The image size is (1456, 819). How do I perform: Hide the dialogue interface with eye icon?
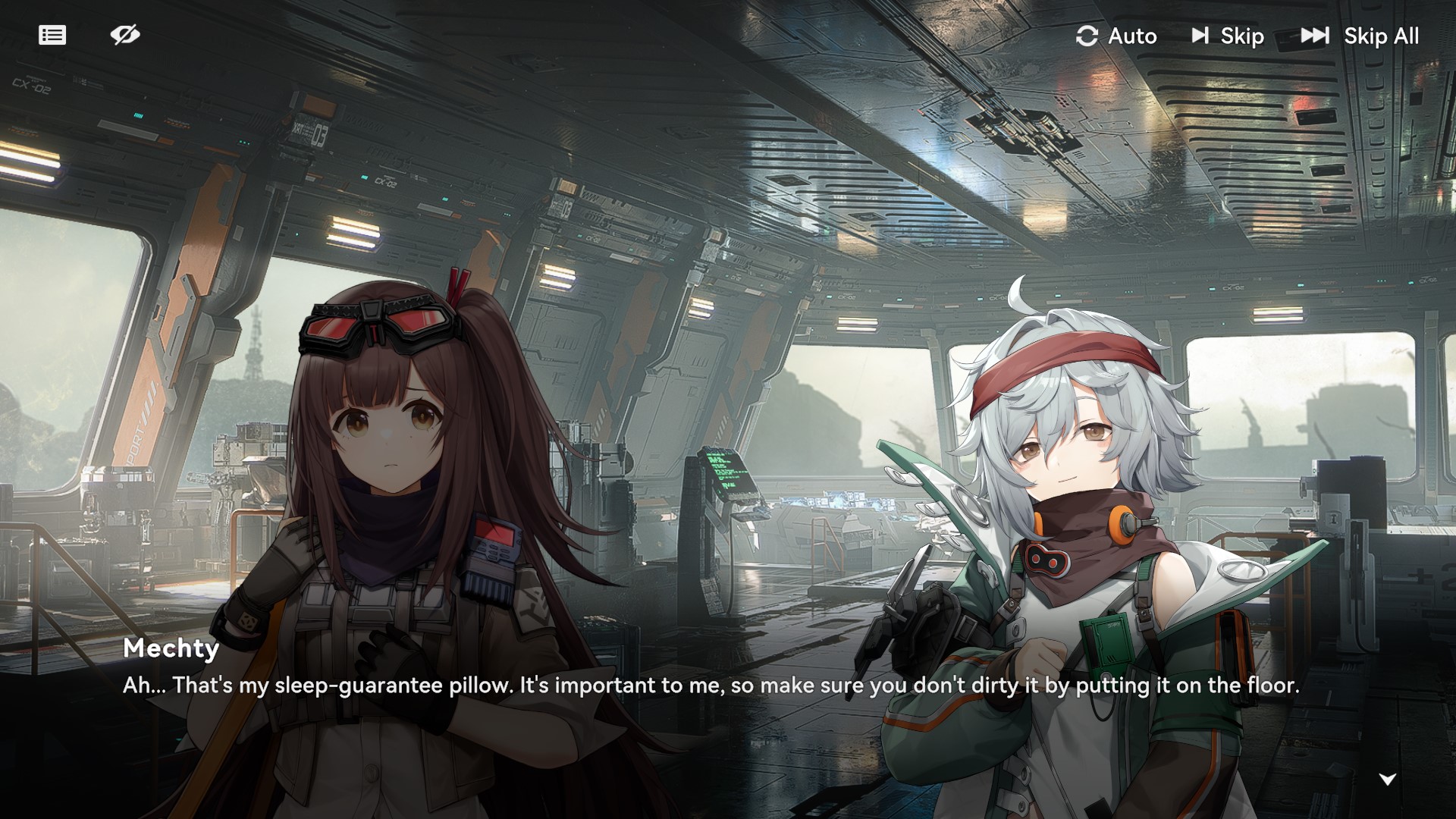coord(125,35)
